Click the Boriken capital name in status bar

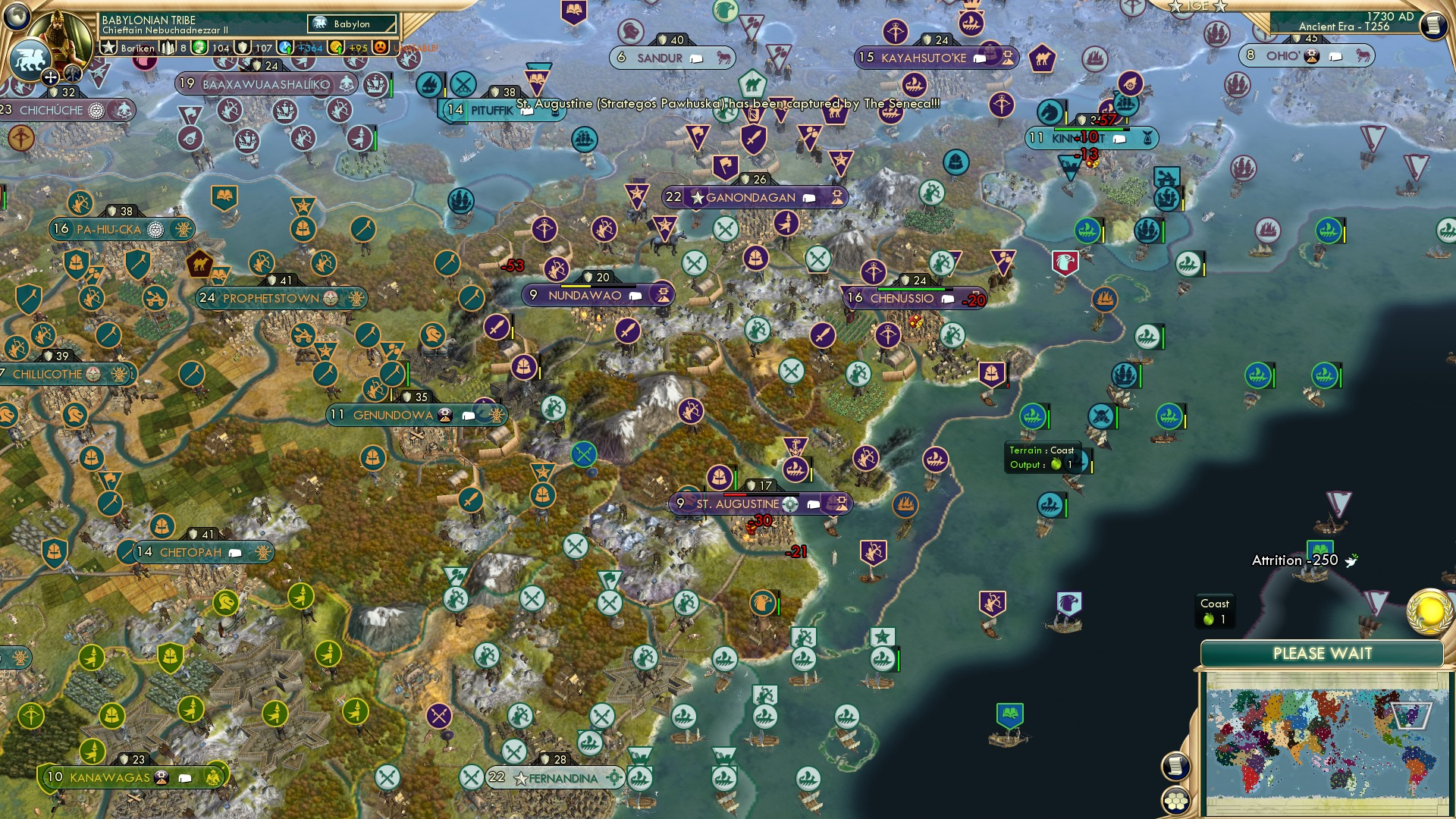pyautogui.click(x=138, y=49)
